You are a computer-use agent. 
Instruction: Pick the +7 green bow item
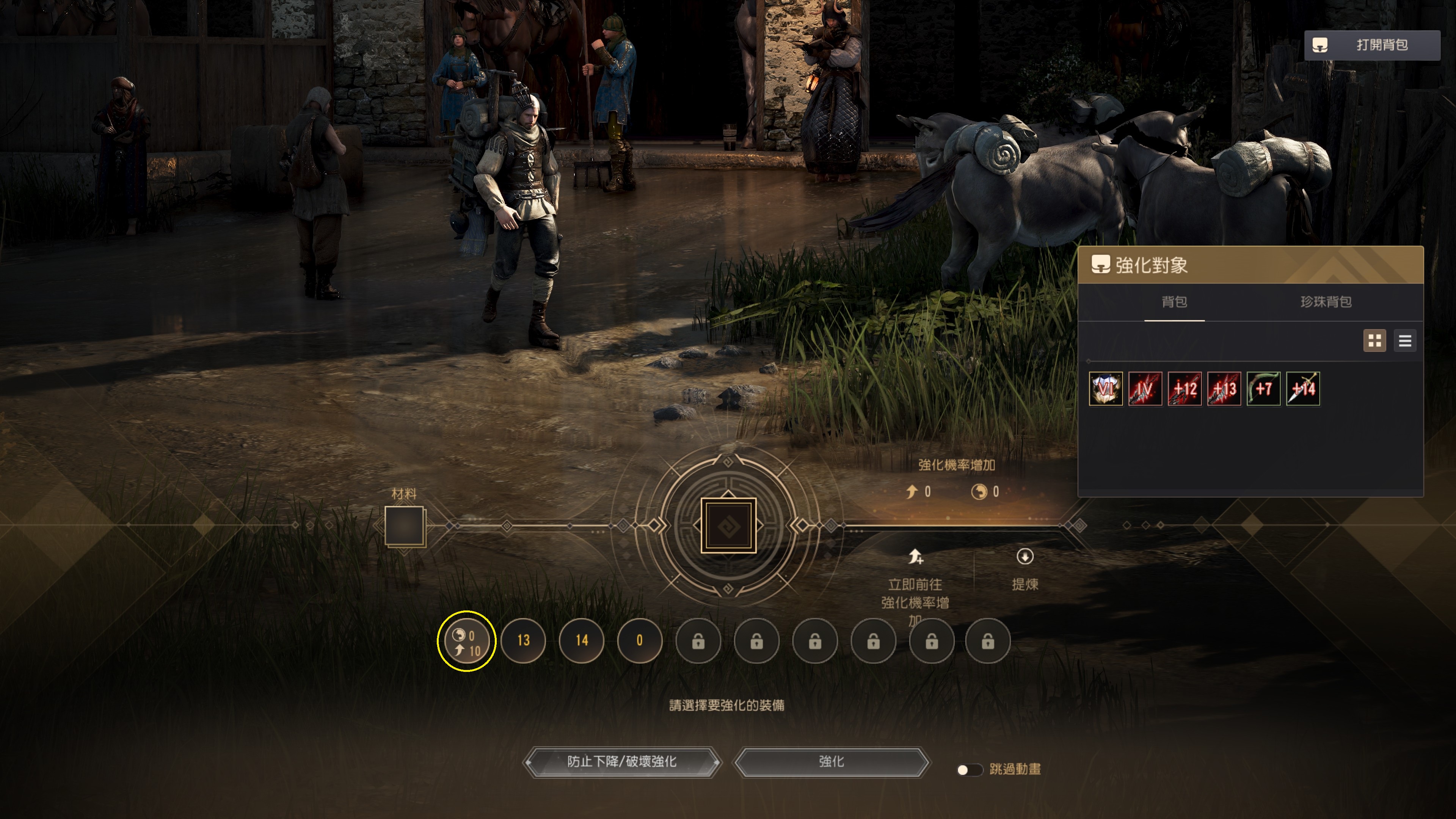click(x=1263, y=389)
